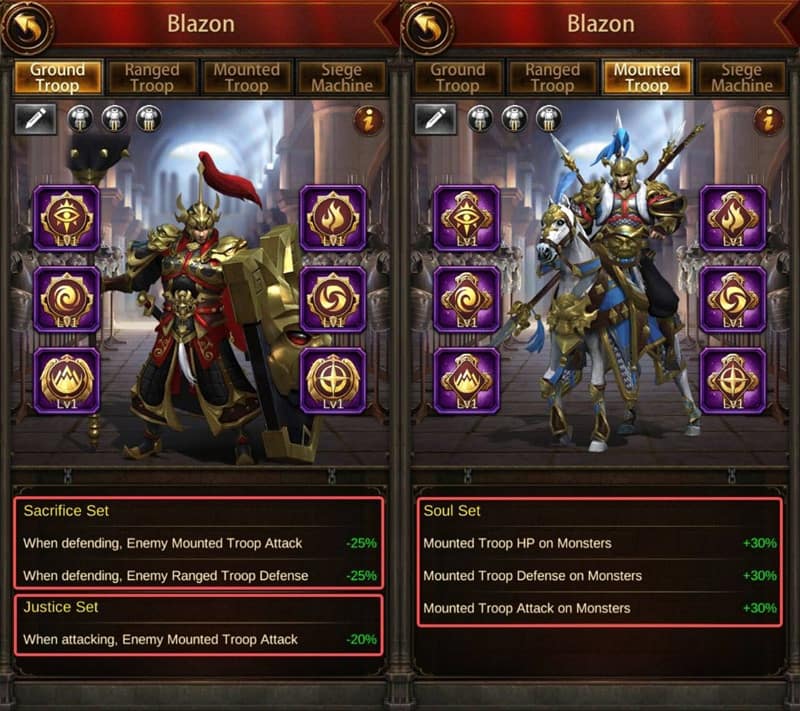Select the highlighted Mounted Troop tab

click(x=646, y=77)
